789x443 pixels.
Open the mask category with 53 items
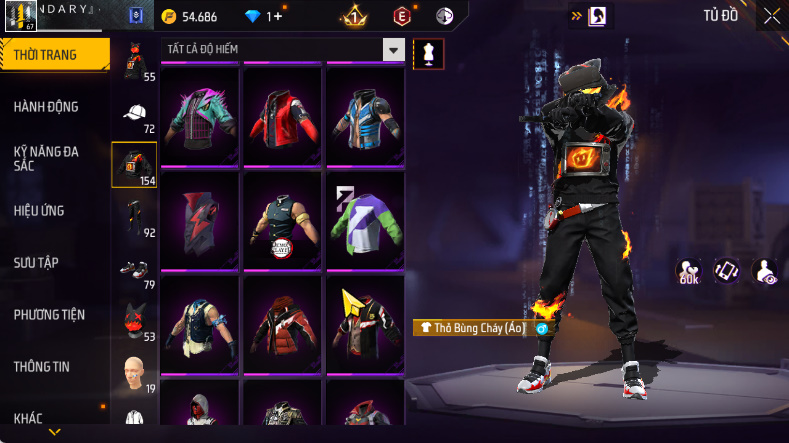coord(135,321)
